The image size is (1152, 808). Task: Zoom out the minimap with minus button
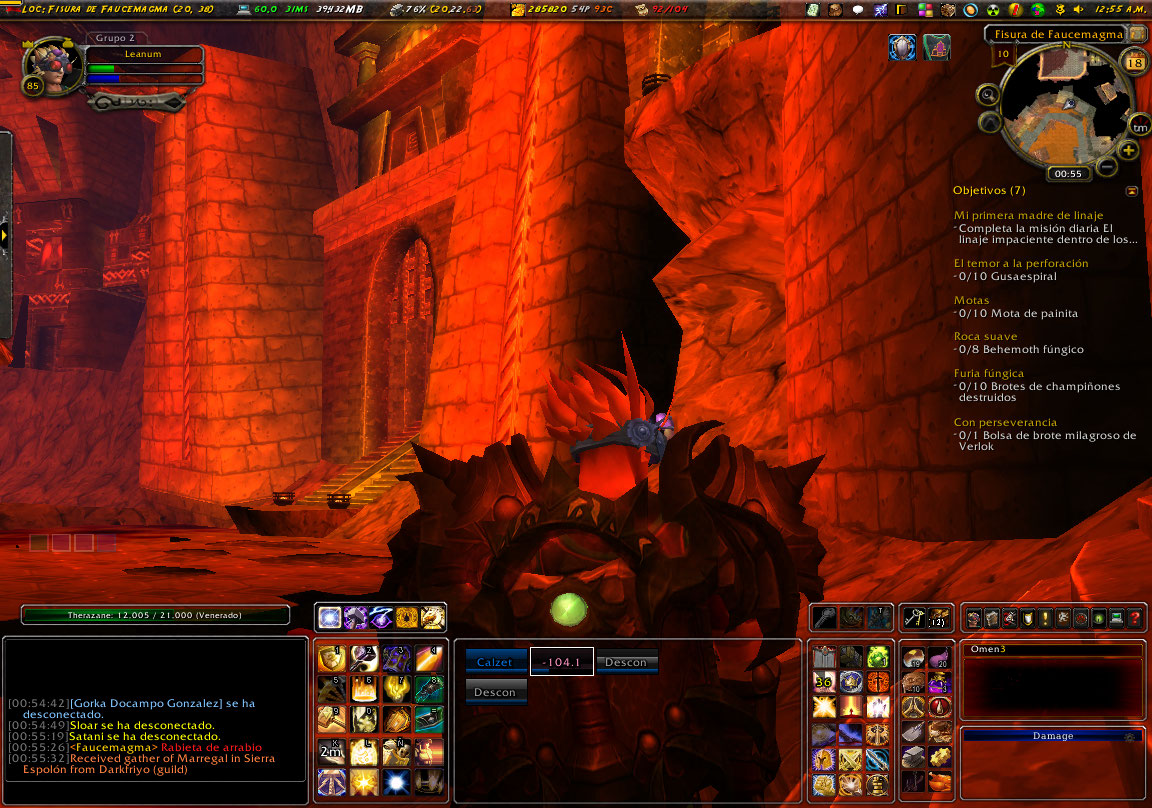(1107, 166)
